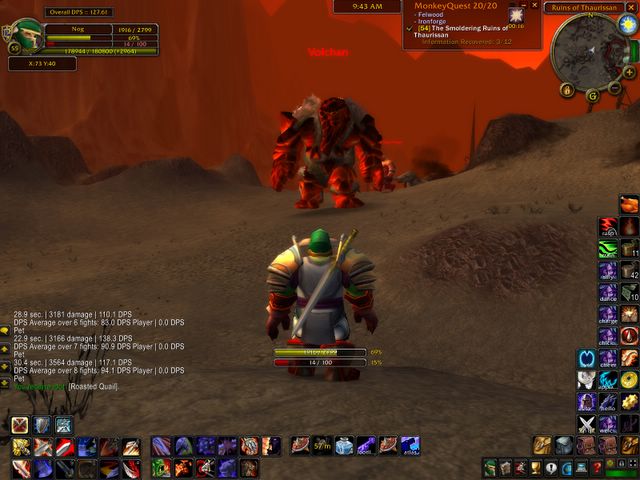Click the buff icon with 00:16 timer
This screenshot has height=480, width=640.
516,16
